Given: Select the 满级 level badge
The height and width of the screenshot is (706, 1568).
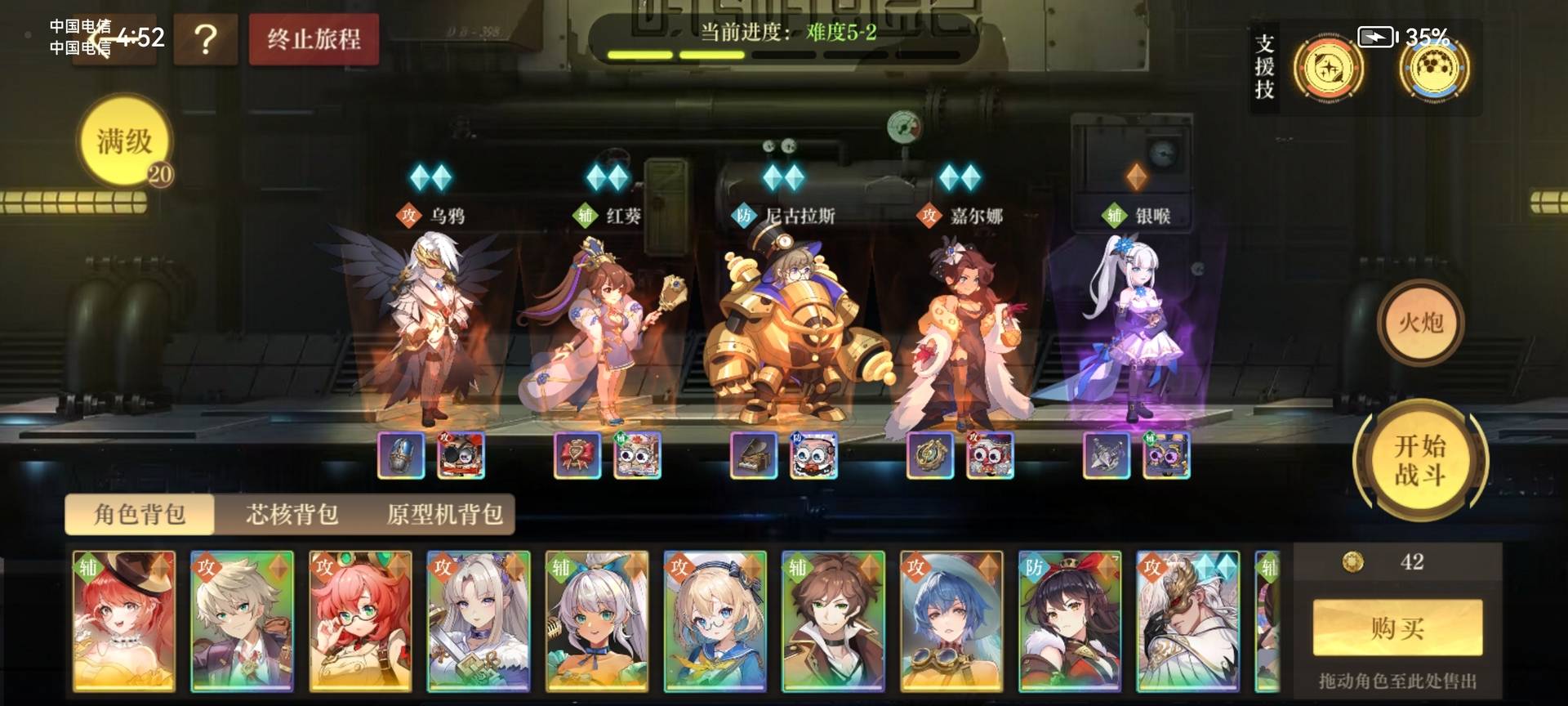Looking at the screenshot, I should click(x=125, y=141).
